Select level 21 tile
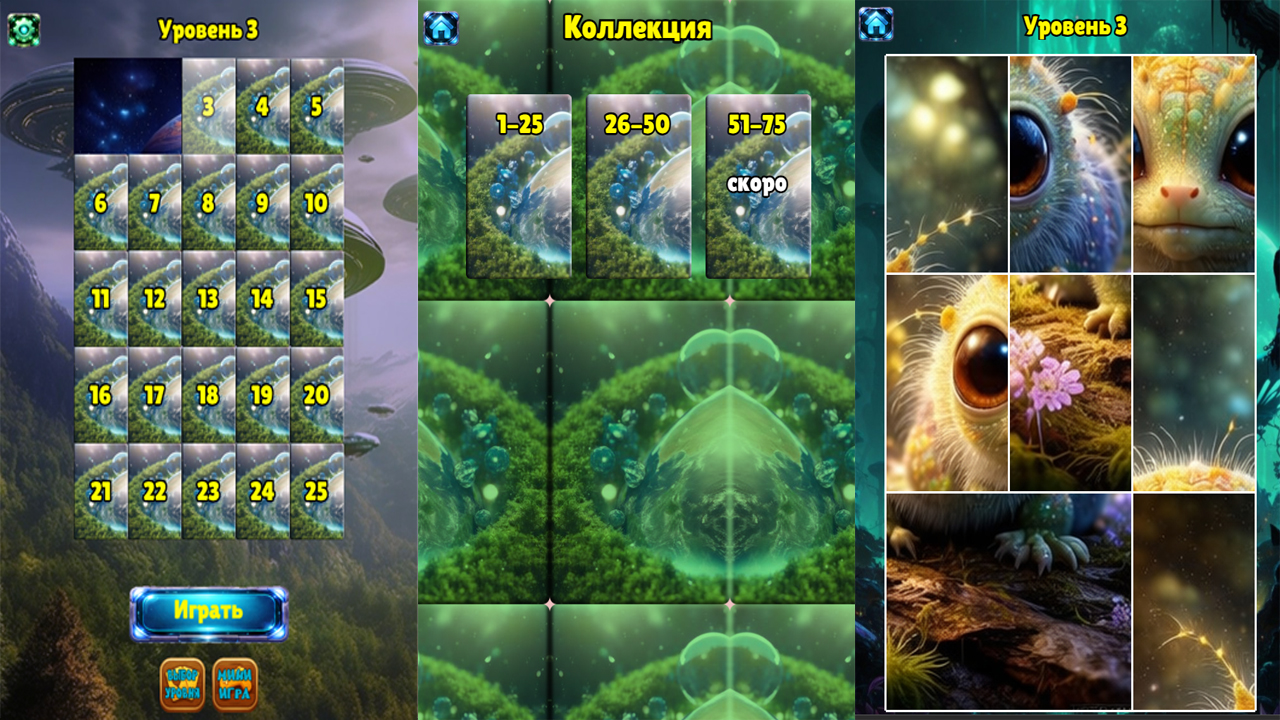Screen dimensions: 1280x720 click(97, 492)
